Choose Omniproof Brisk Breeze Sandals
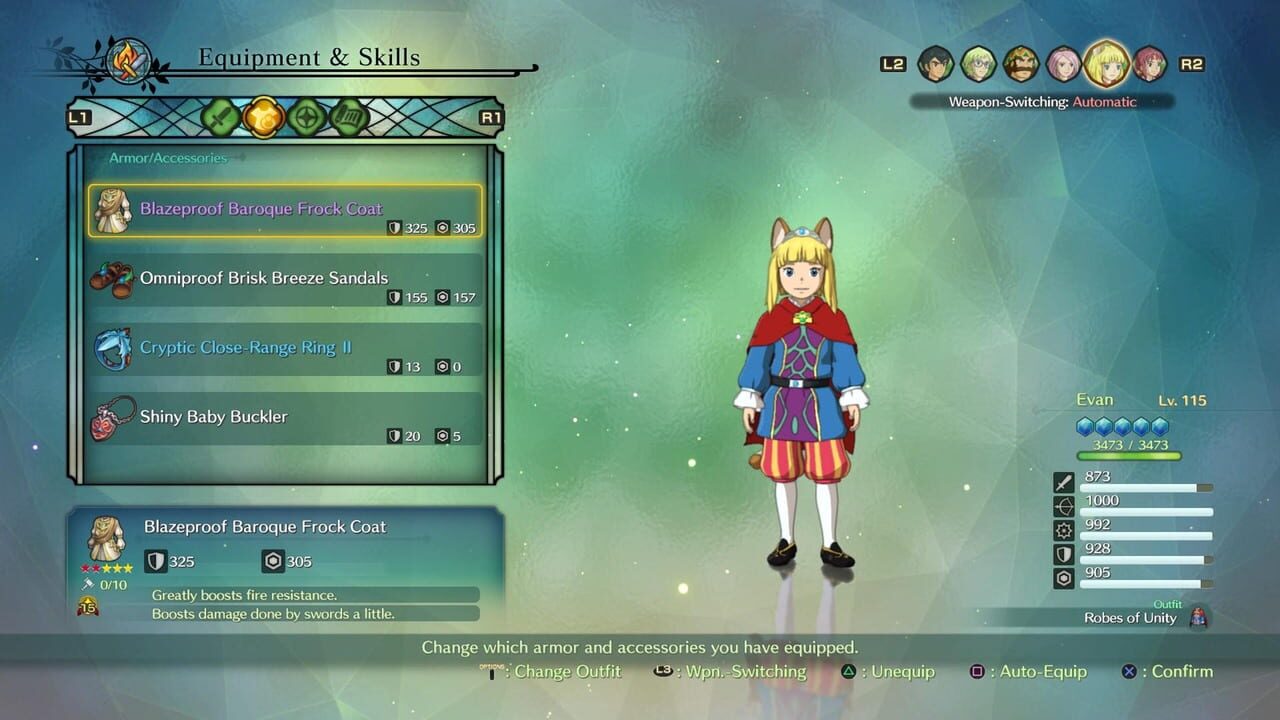 [284, 279]
